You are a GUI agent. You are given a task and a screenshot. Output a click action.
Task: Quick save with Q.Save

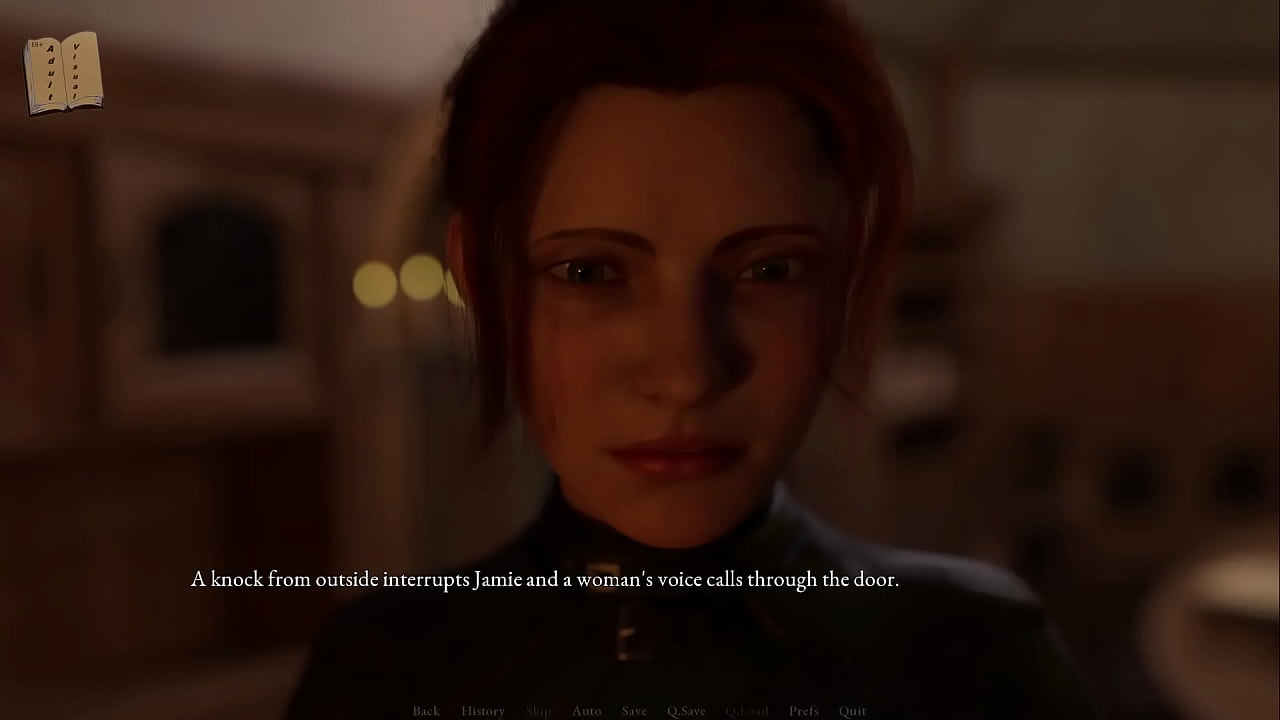[x=686, y=711]
